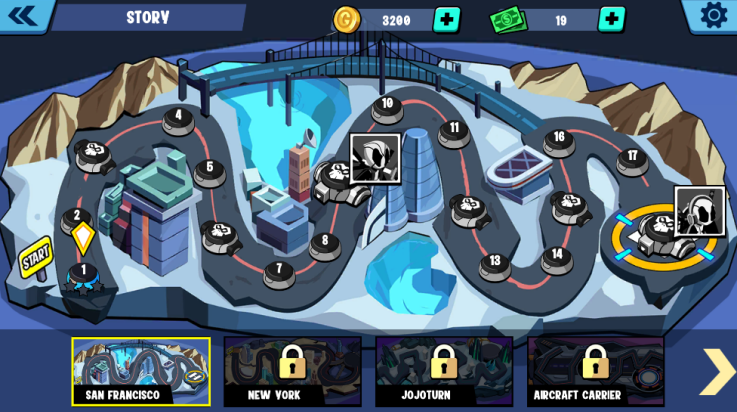Choose level node 4
Screen dimensions: 737x412
[179, 117]
